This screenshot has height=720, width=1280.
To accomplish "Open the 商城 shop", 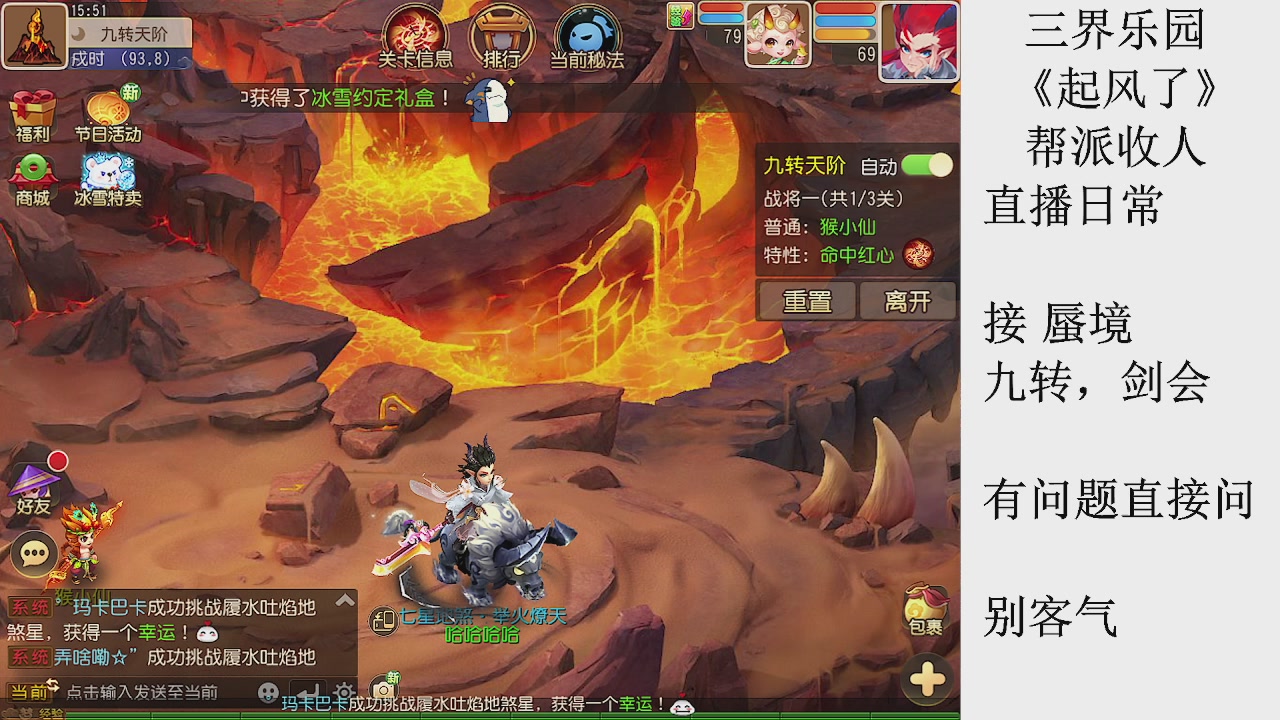I will click(33, 175).
